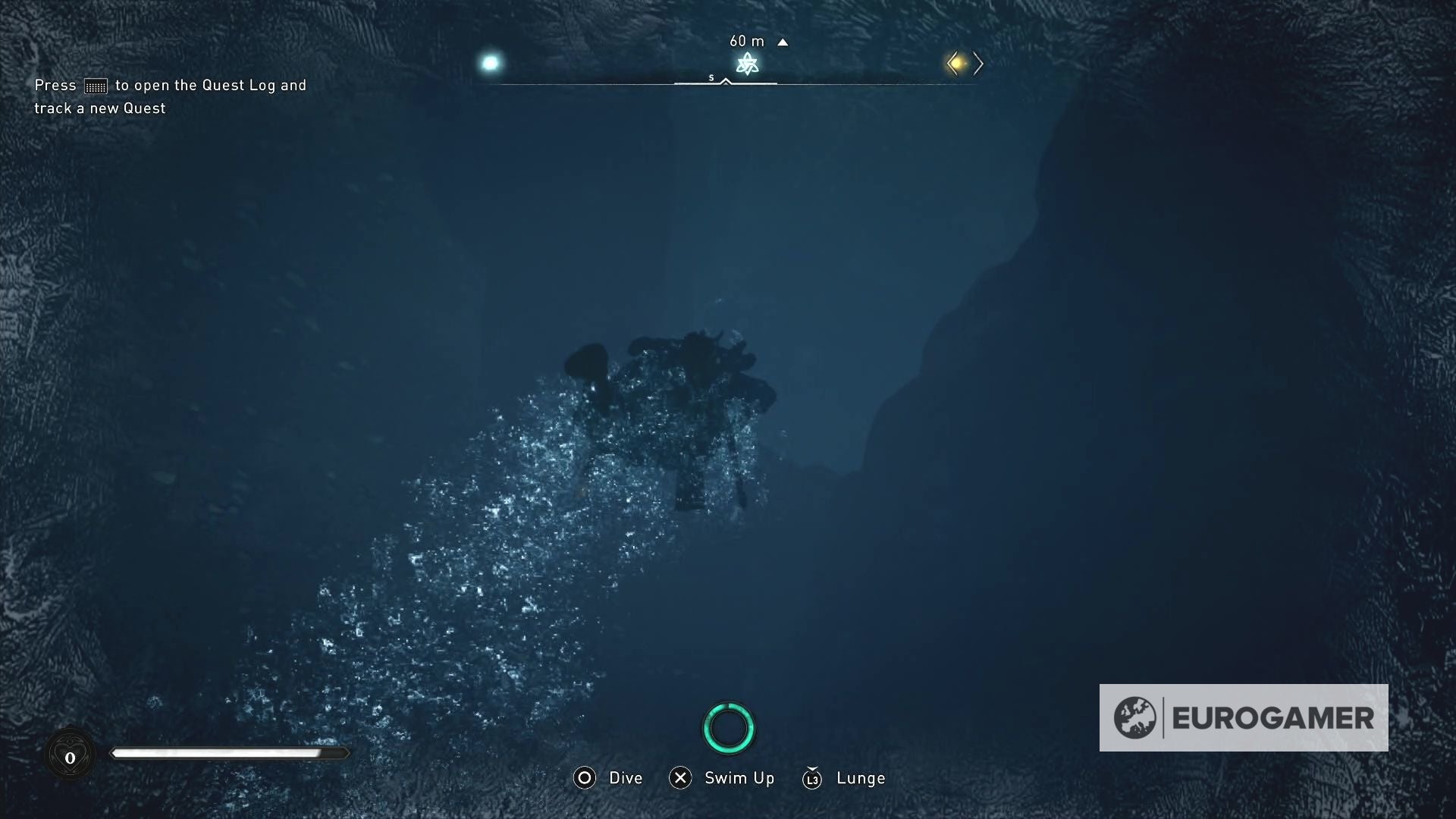Viewport: 1456px width, 819px height.
Task: Click the Swim Up cross button icon
Action: [680, 778]
